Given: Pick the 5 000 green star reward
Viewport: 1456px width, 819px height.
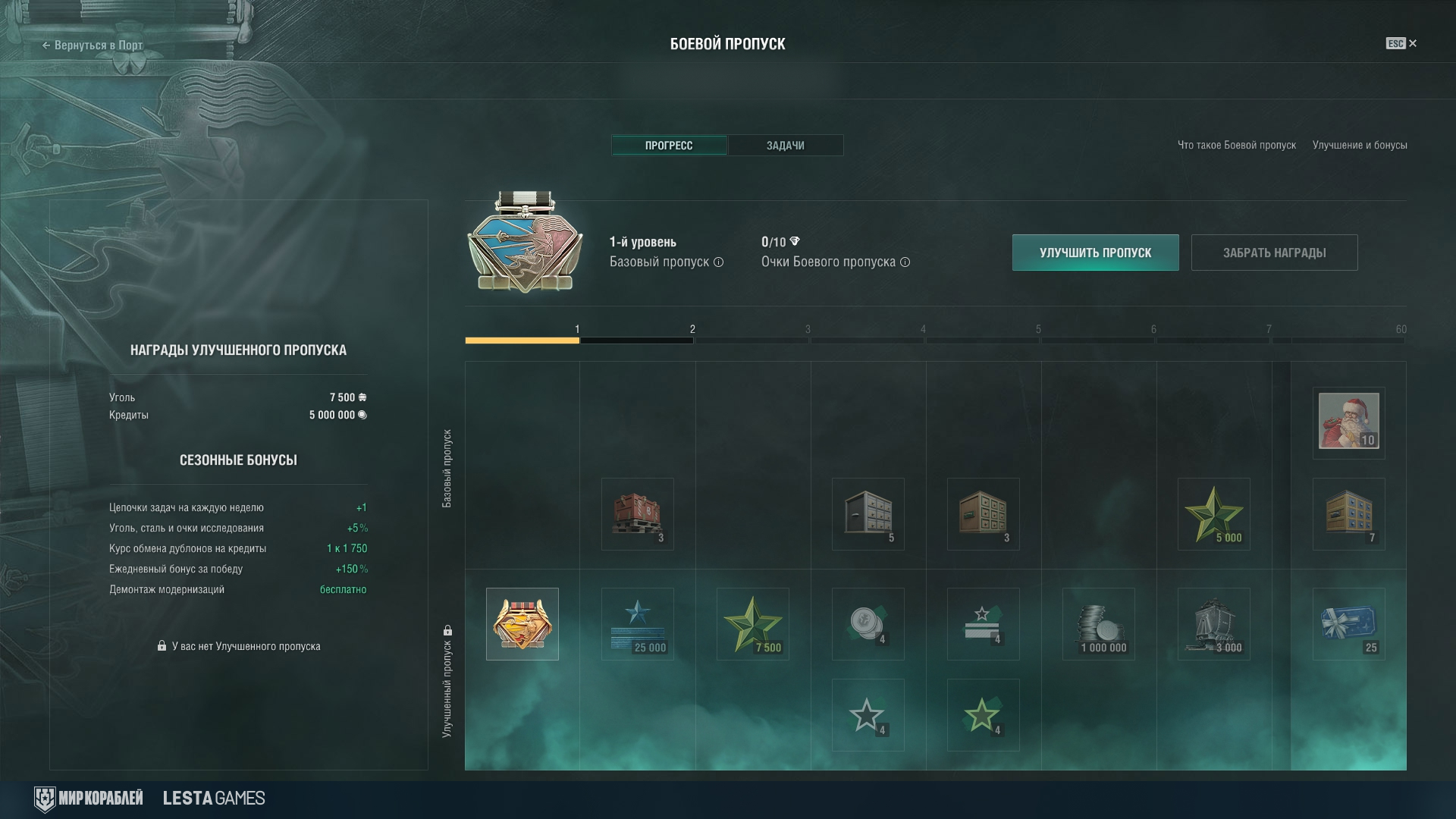Looking at the screenshot, I should [x=1213, y=513].
